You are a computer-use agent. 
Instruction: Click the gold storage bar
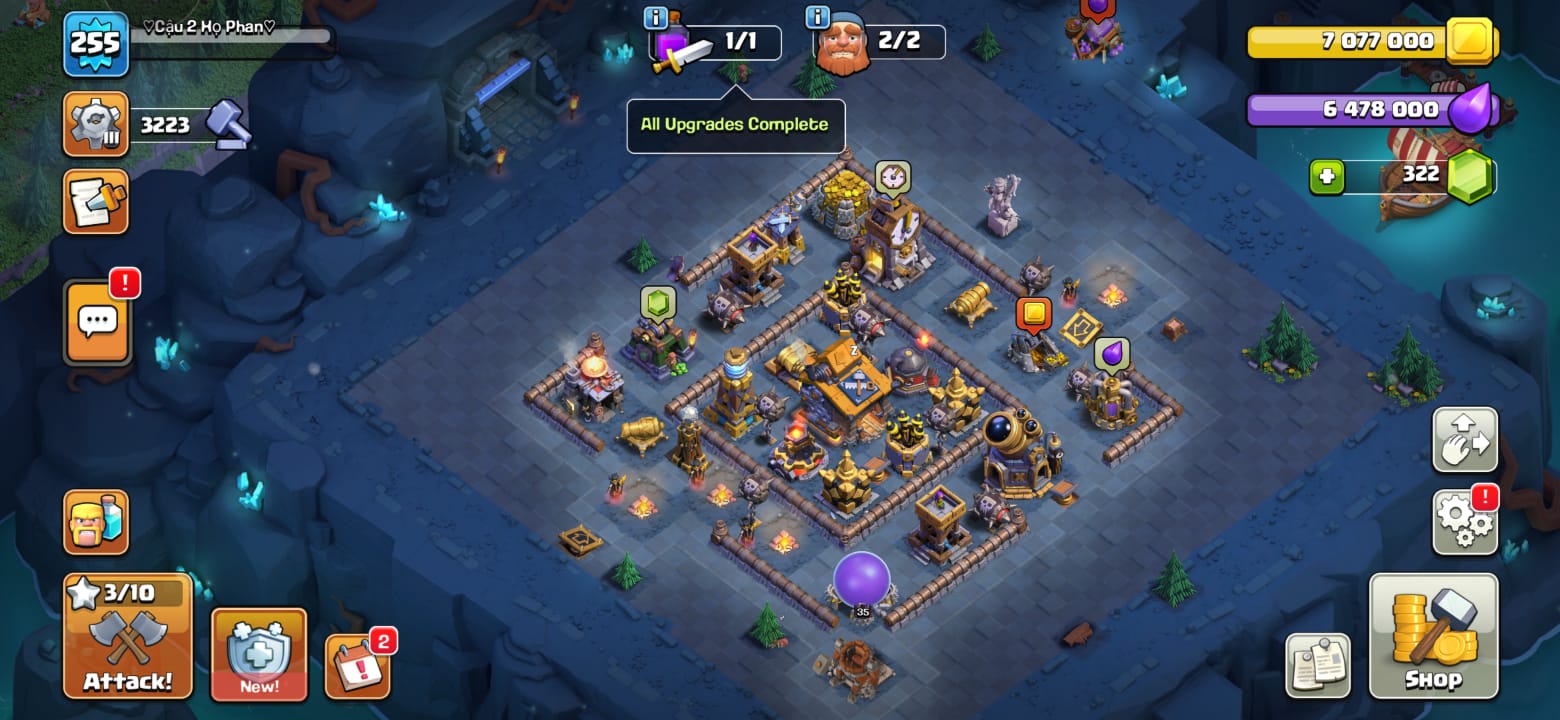(x=1372, y=42)
